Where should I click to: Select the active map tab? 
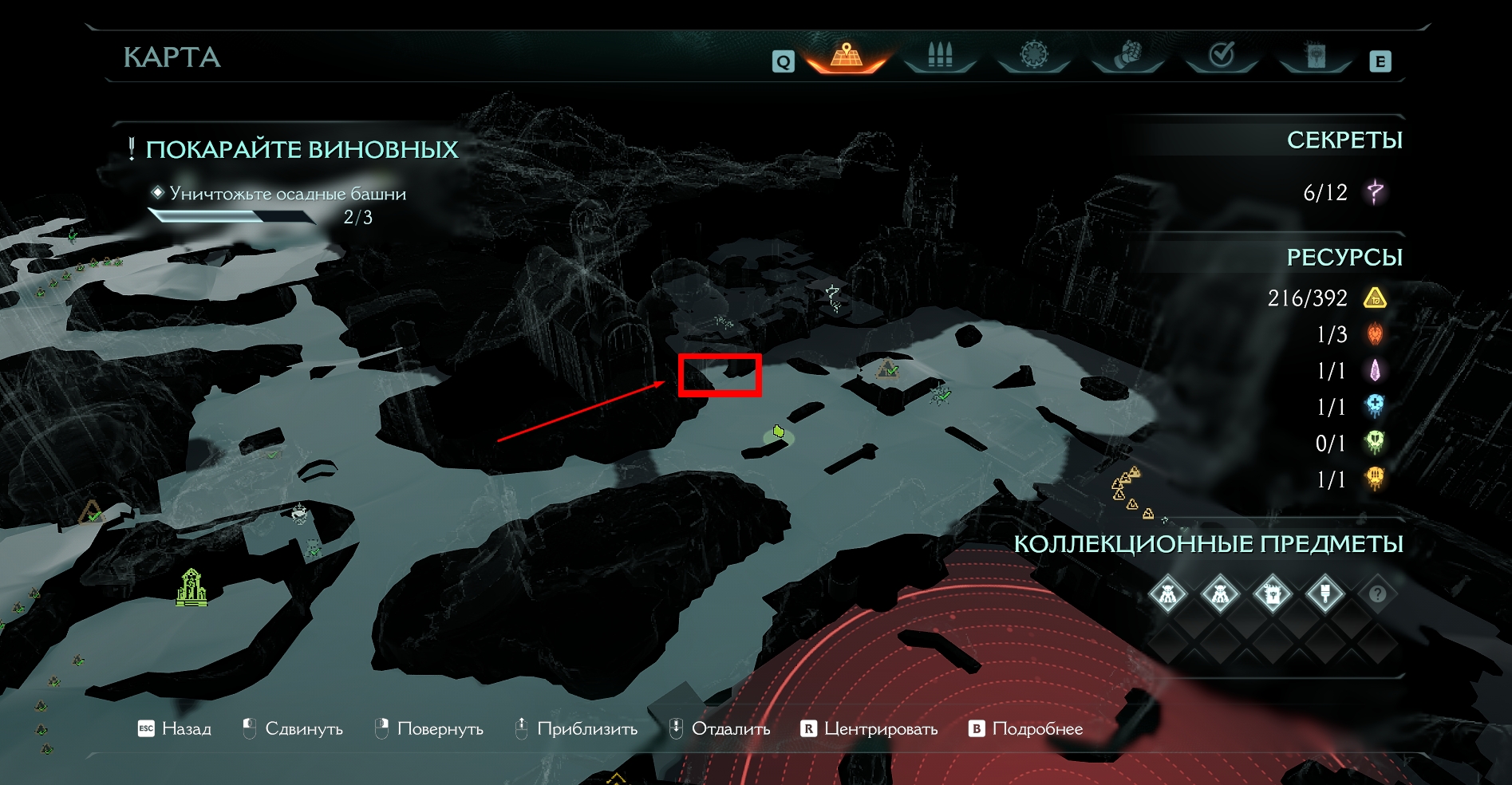point(847,56)
